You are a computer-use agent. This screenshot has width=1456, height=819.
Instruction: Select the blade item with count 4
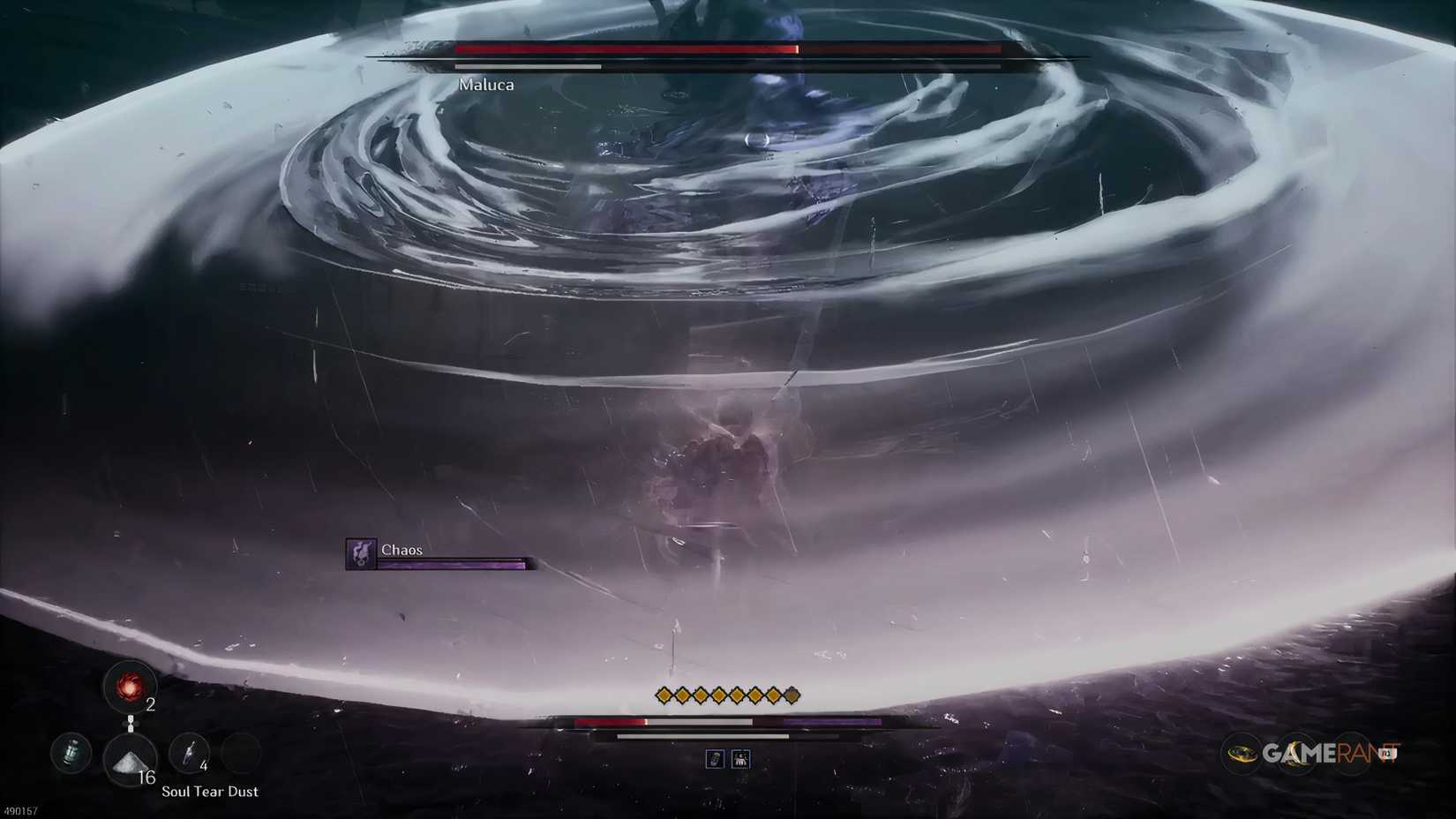point(189,754)
